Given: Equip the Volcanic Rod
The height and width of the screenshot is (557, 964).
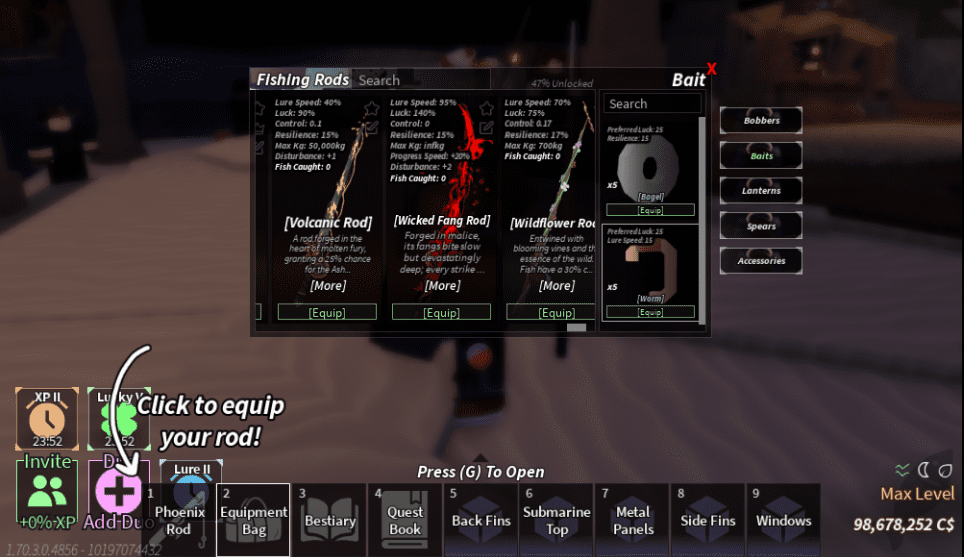Looking at the screenshot, I should (x=328, y=312).
